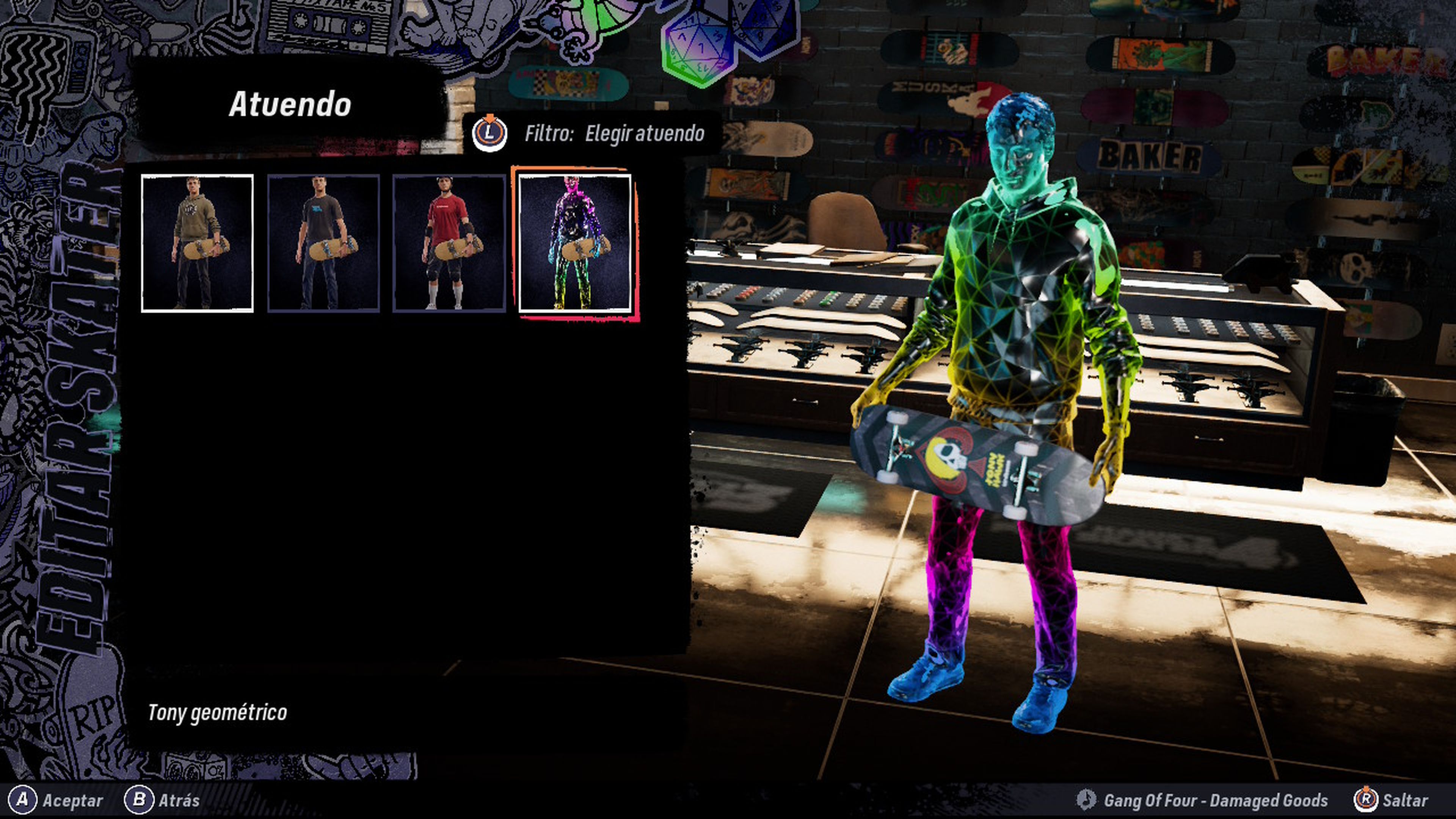Select the rainbow geometric Tony outfit
The width and height of the screenshot is (1456, 819).
coord(574,243)
